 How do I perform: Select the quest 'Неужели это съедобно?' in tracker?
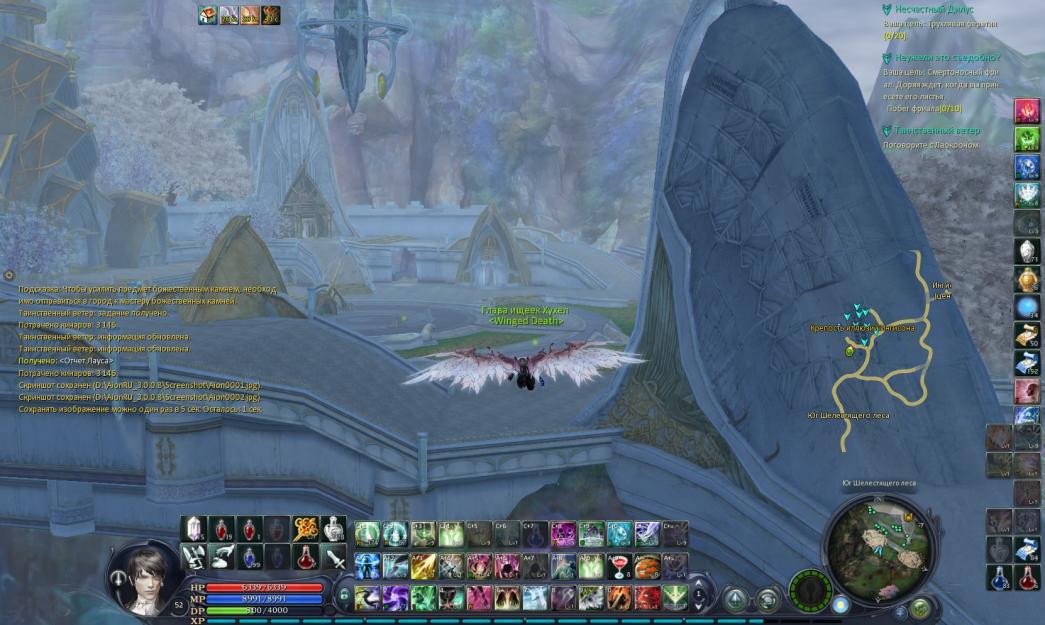coord(946,58)
